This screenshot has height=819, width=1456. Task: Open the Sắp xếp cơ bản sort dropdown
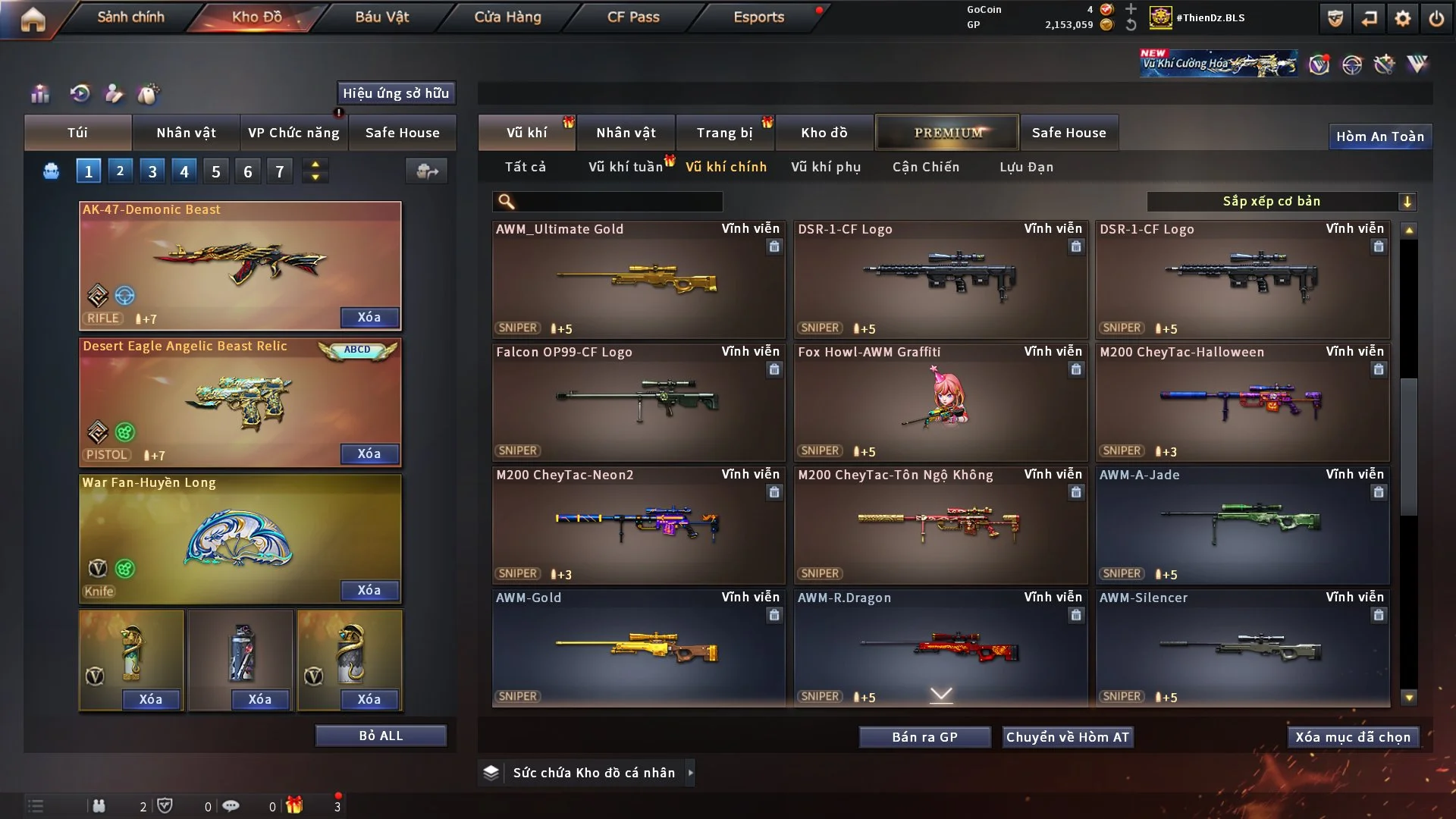1281,201
